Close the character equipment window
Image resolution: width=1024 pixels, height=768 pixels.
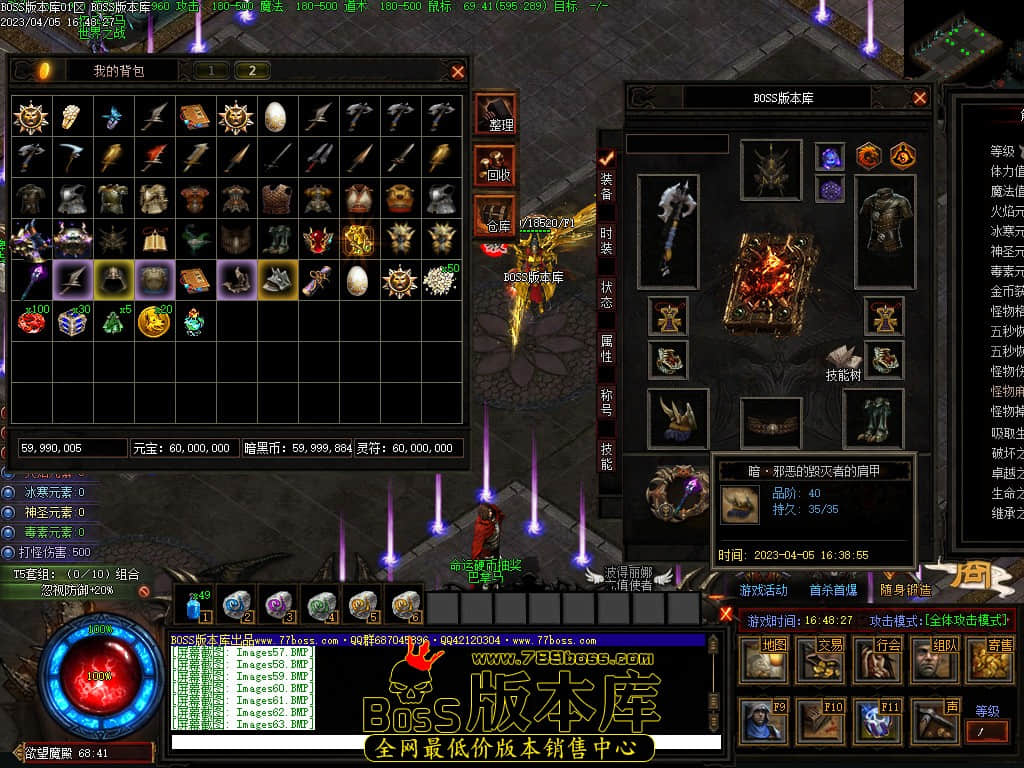click(x=920, y=98)
